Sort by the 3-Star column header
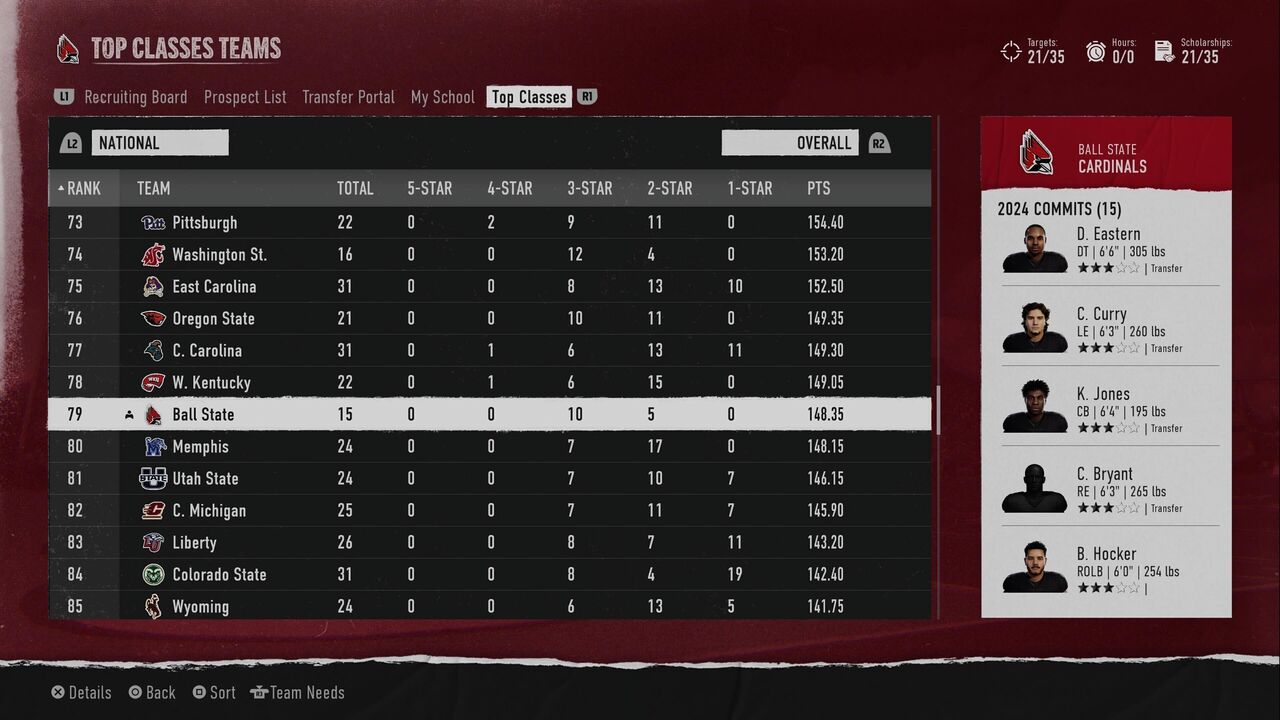This screenshot has height=720, width=1280. point(589,188)
